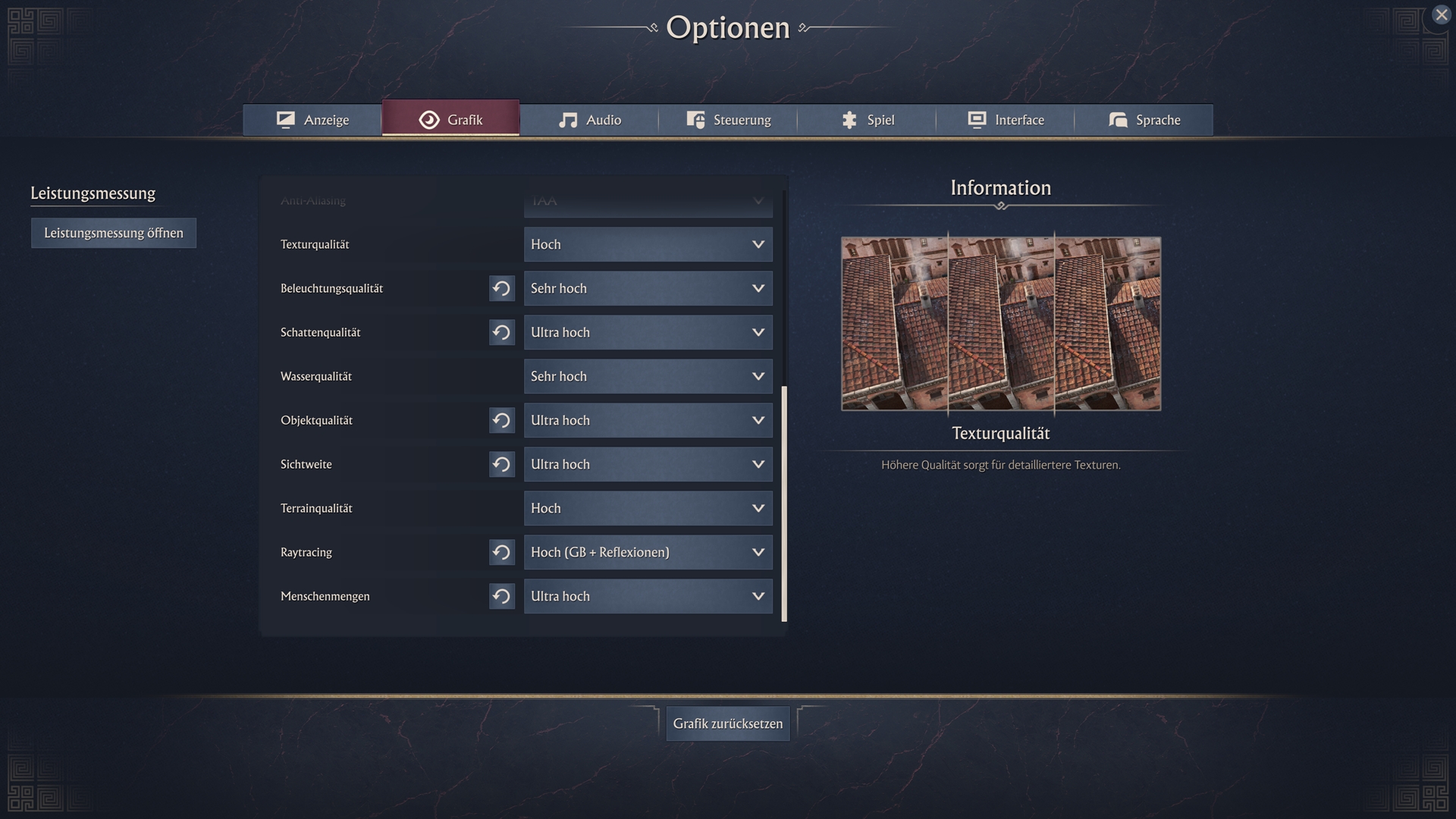This screenshot has height=819, width=1456.
Task: Close the Optionen menu
Action: 1441,15
